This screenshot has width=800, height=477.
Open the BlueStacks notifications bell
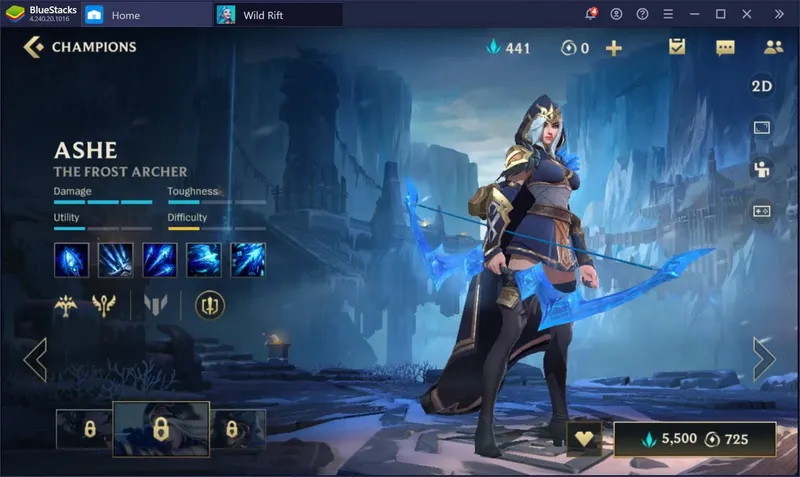(590, 15)
